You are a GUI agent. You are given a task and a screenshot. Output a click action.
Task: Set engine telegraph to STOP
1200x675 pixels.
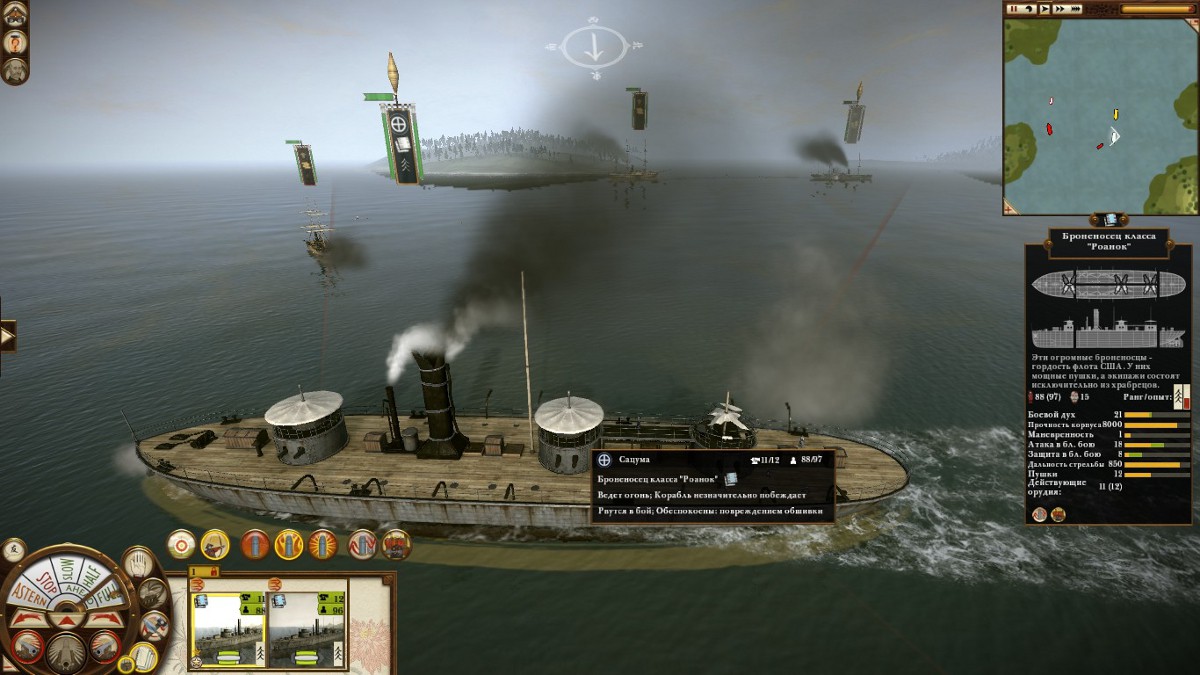45,582
